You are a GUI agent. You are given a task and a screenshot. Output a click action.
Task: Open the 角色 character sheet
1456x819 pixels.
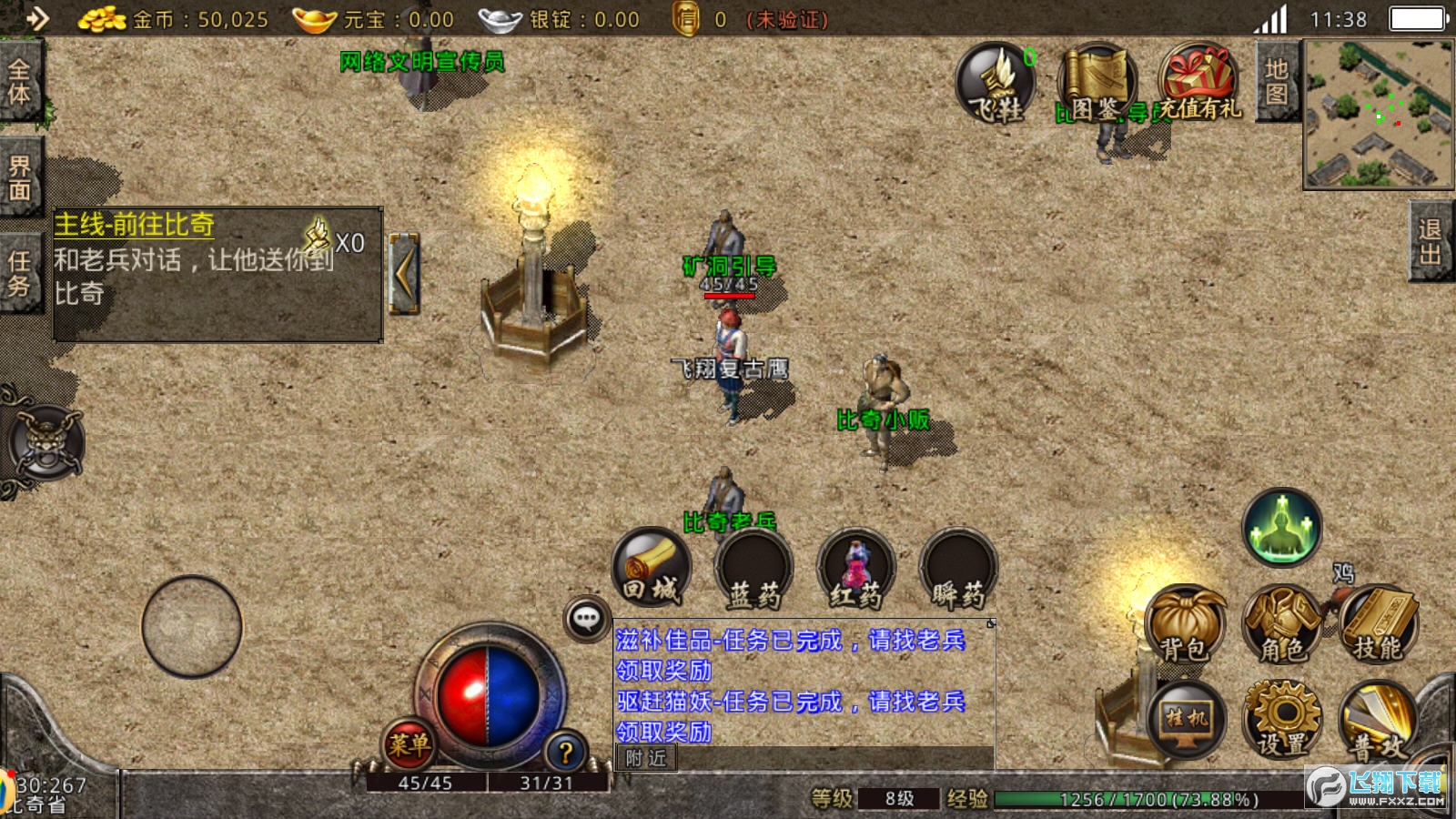coord(1281,625)
